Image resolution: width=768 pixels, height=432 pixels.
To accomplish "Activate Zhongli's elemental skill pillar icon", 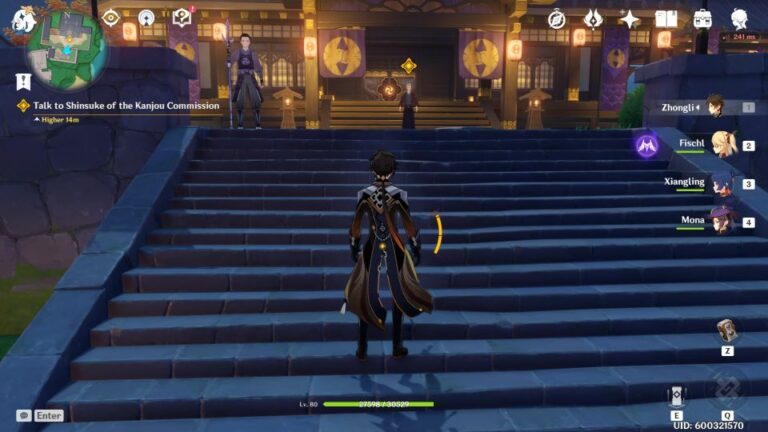I will pyautogui.click(x=677, y=396).
